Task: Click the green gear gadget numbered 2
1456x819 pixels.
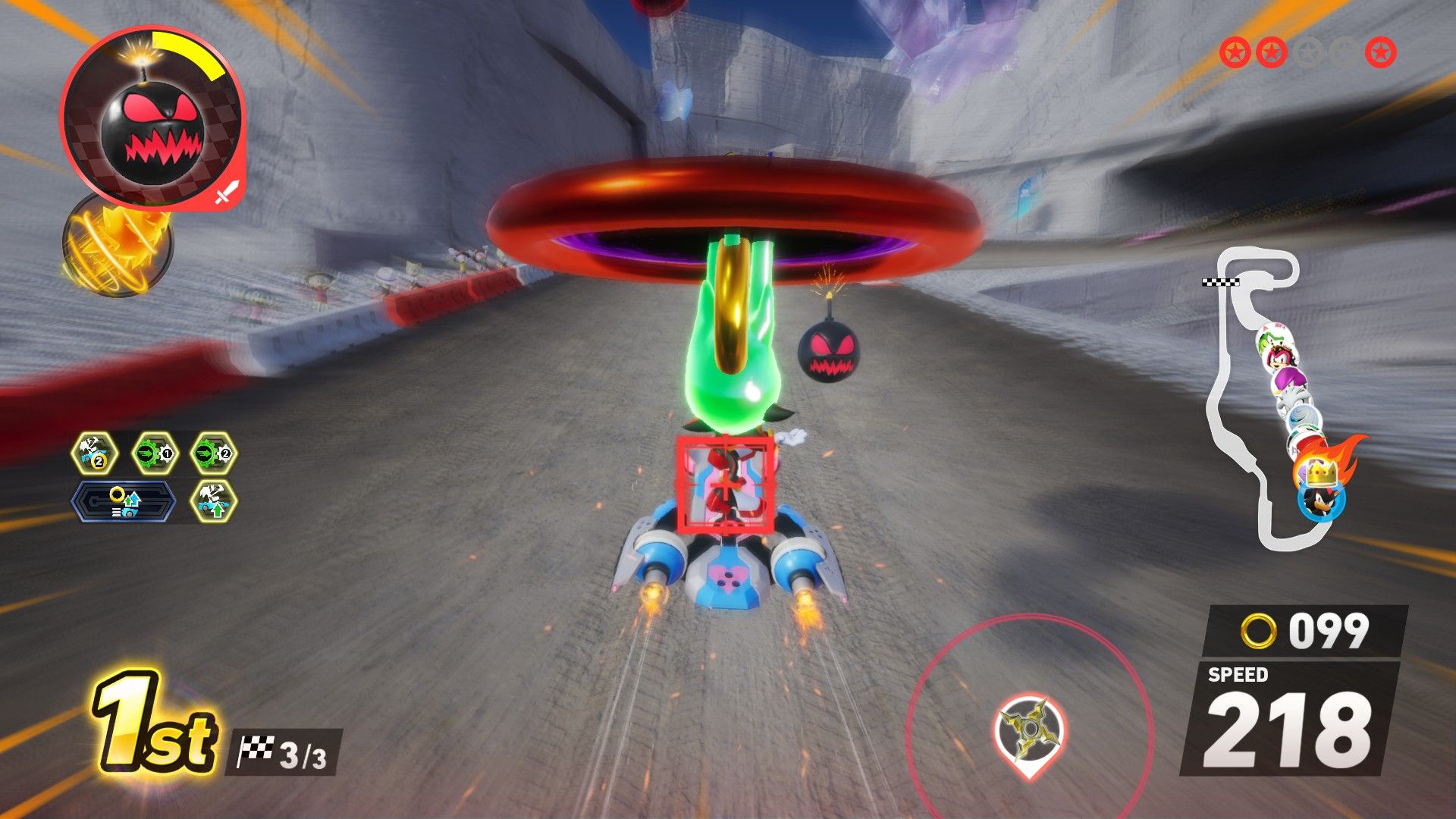Action: [x=212, y=454]
